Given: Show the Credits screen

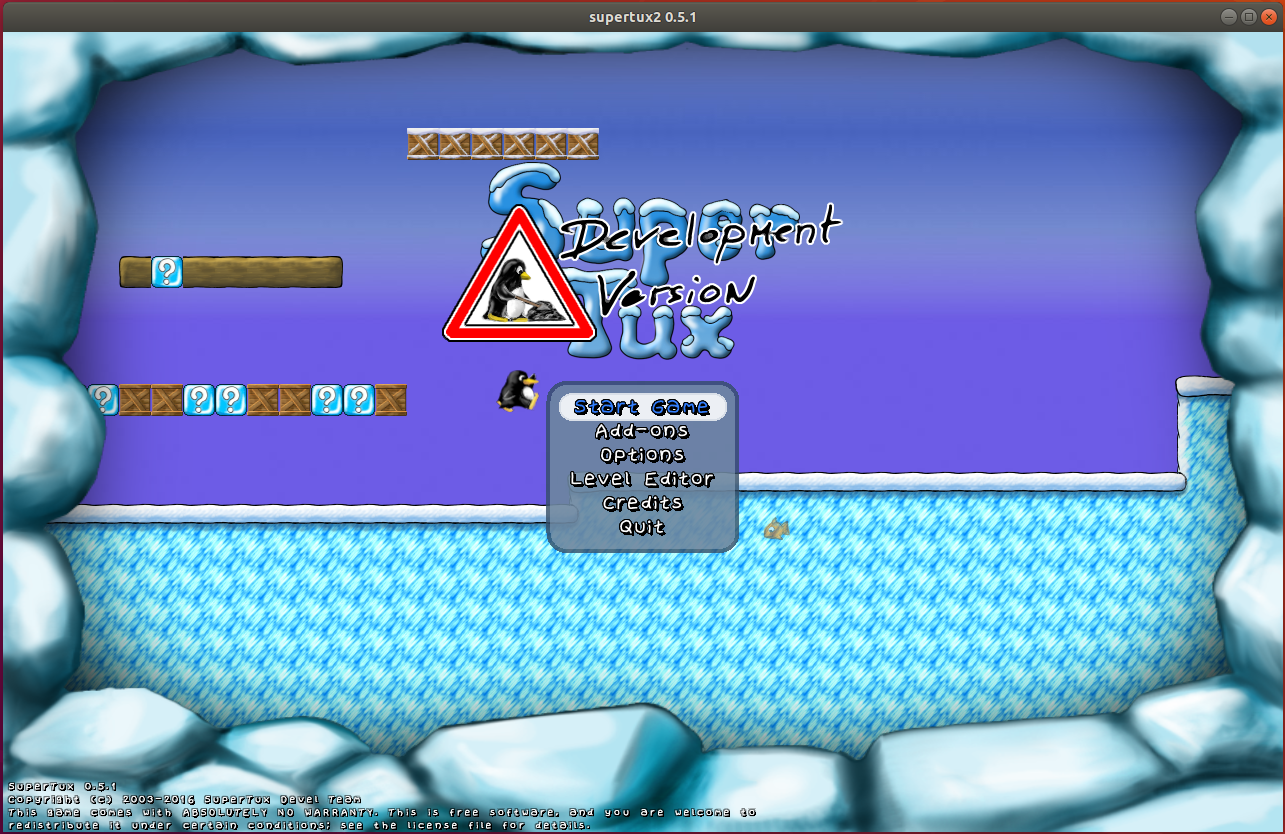Looking at the screenshot, I should tap(642, 503).
